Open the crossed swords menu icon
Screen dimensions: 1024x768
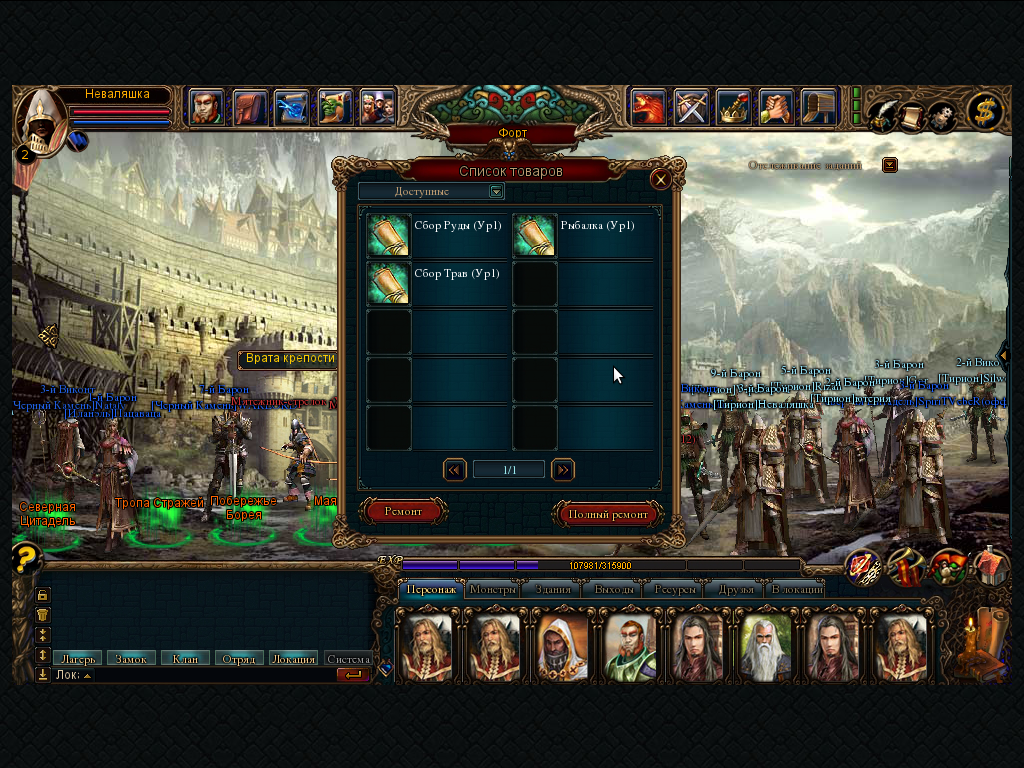(x=691, y=106)
